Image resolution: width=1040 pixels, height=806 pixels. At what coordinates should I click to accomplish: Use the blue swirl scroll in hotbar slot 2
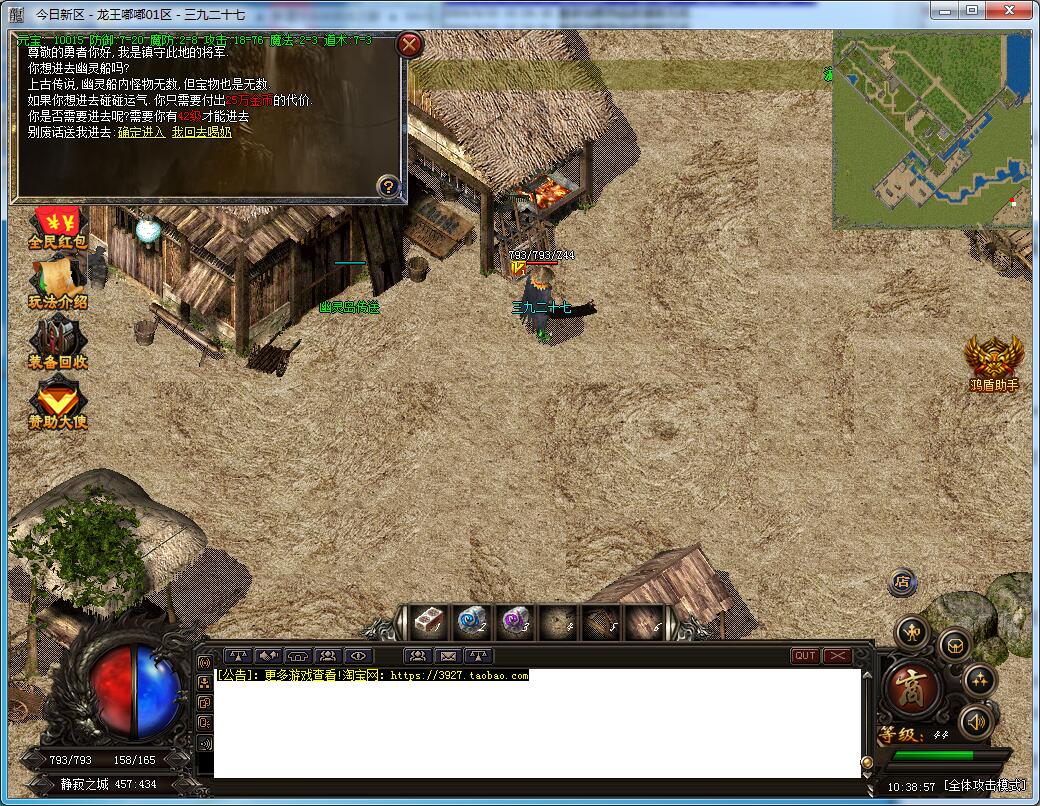pyautogui.click(x=470, y=622)
